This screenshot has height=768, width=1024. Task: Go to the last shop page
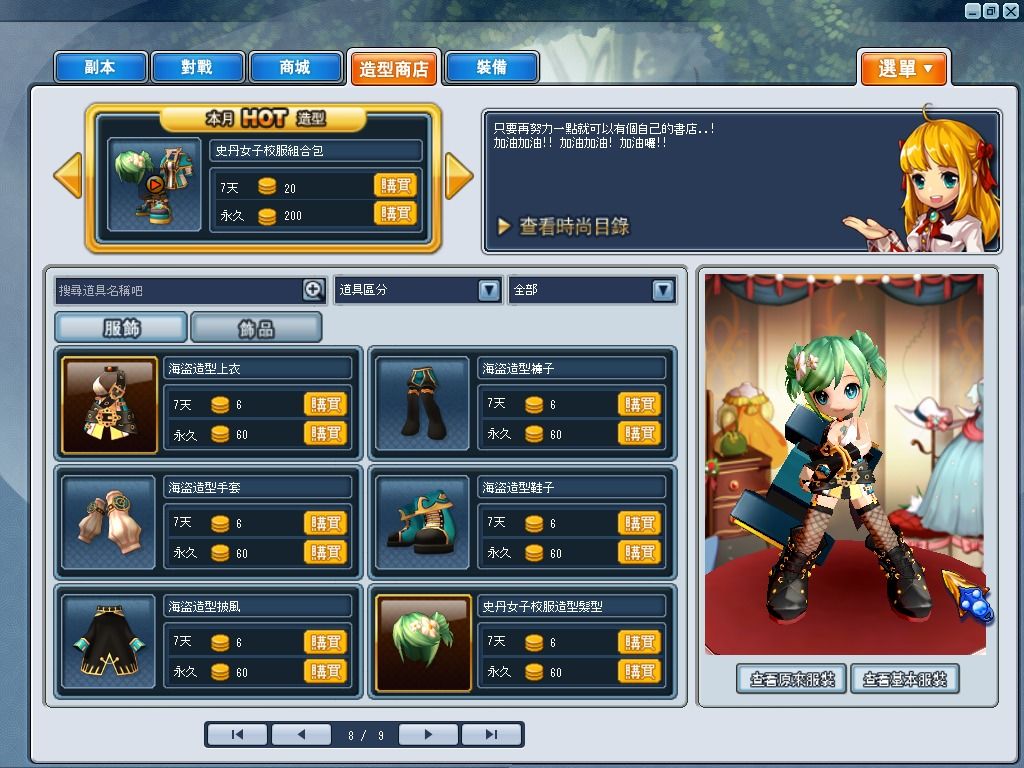click(490, 735)
